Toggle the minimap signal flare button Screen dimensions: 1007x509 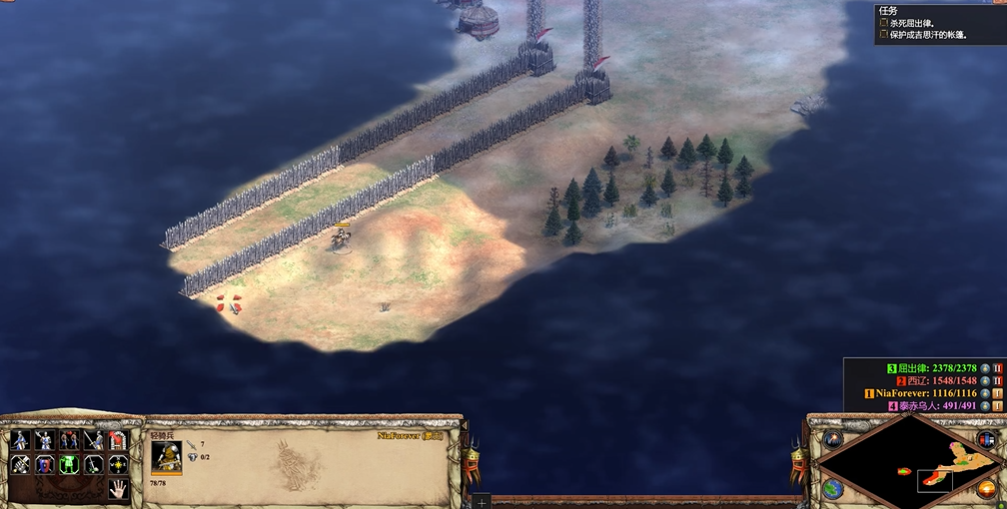tap(834, 439)
